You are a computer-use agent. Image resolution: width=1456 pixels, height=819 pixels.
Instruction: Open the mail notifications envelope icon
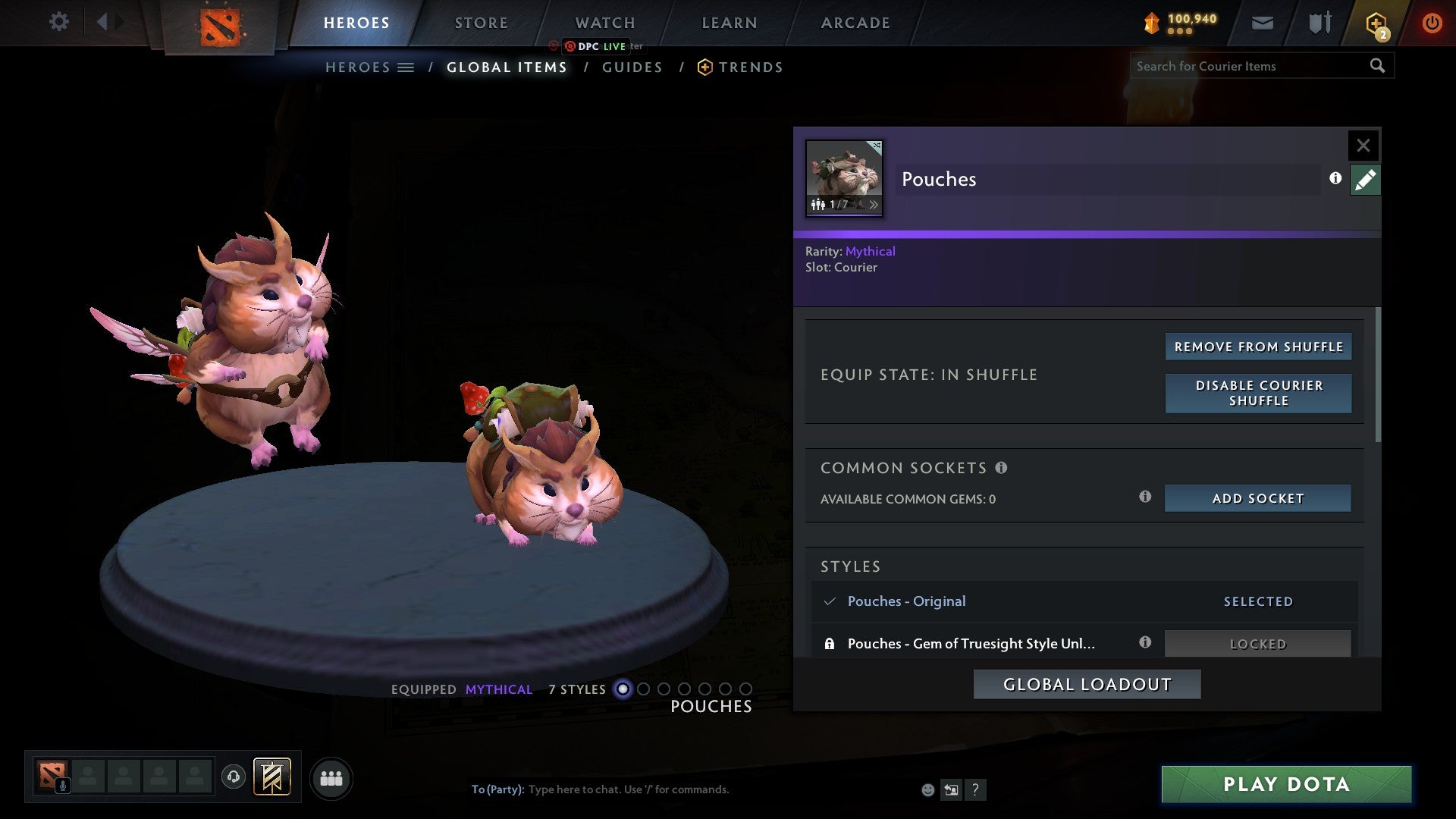click(1261, 22)
